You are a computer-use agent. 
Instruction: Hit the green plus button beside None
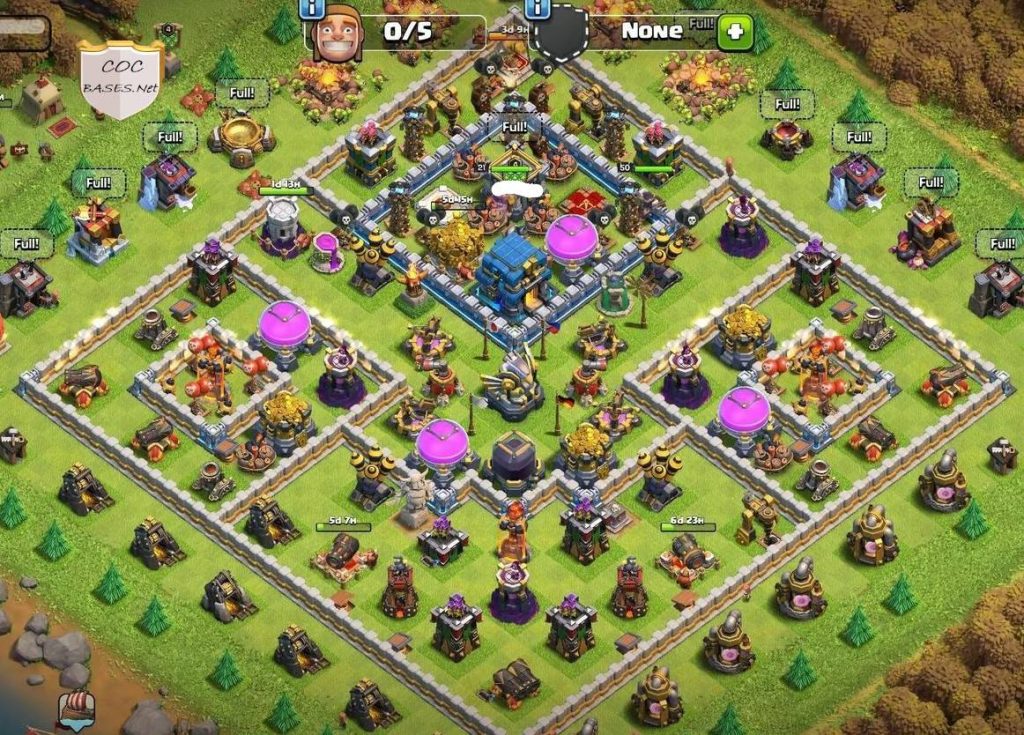(735, 32)
